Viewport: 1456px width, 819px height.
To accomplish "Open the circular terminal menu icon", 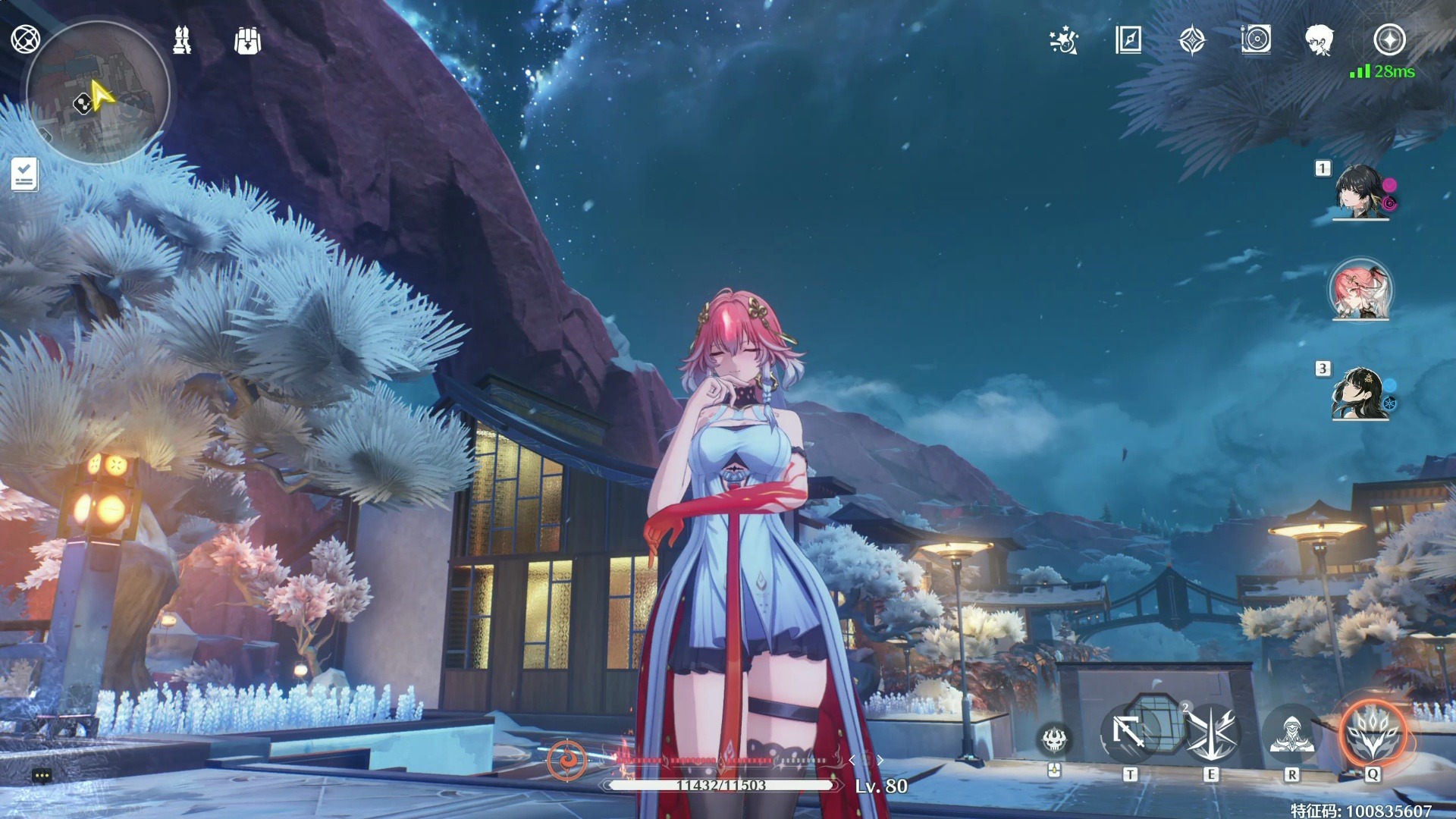I will click(26, 39).
